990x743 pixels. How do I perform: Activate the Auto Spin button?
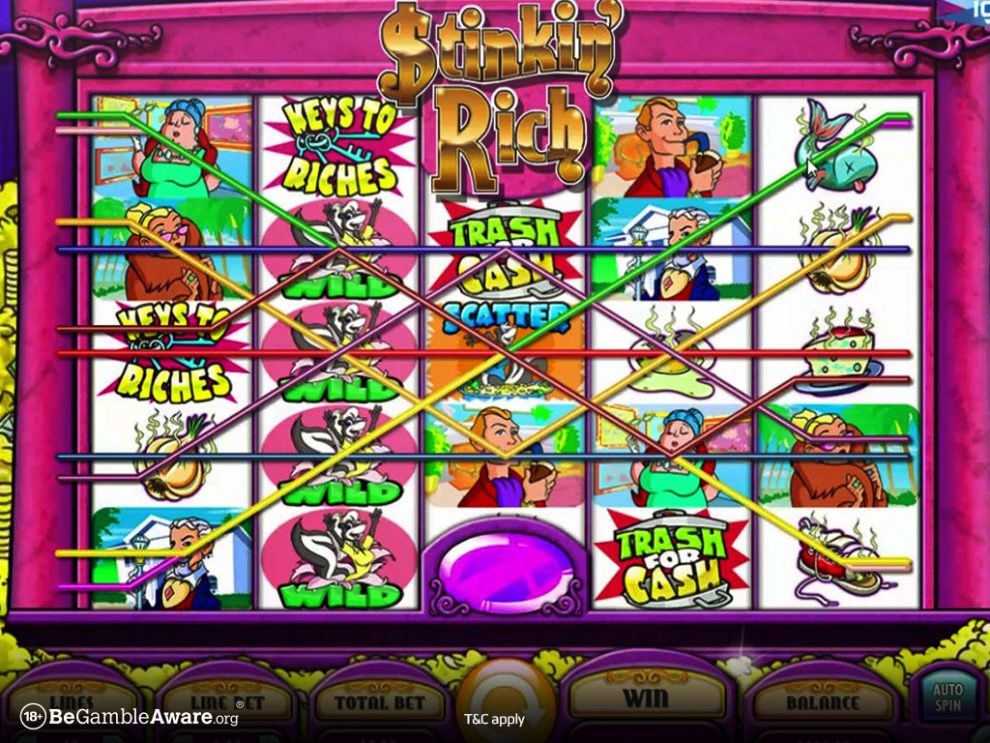pos(946,698)
